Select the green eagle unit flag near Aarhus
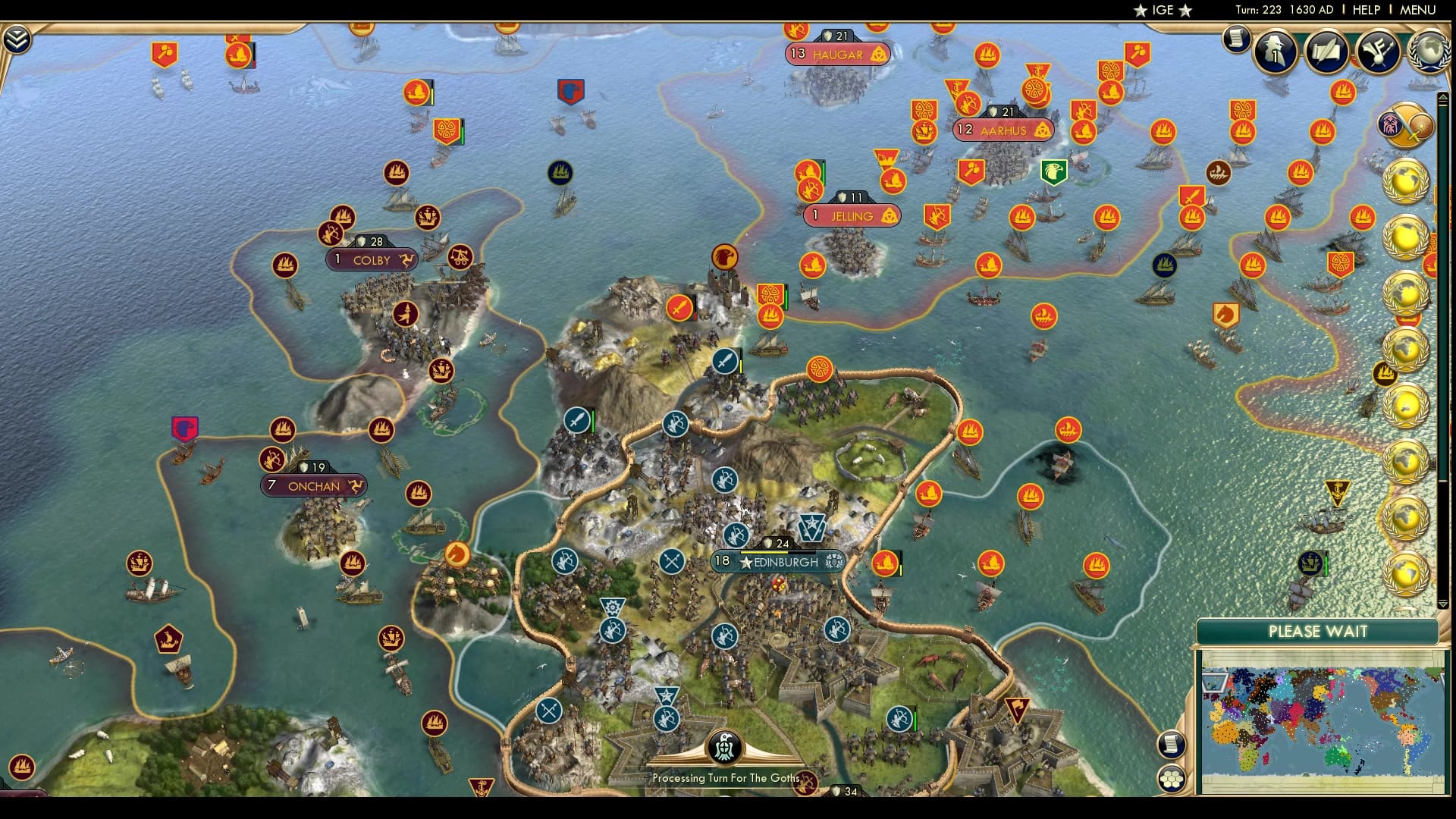The height and width of the screenshot is (819, 1456). tap(1053, 174)
